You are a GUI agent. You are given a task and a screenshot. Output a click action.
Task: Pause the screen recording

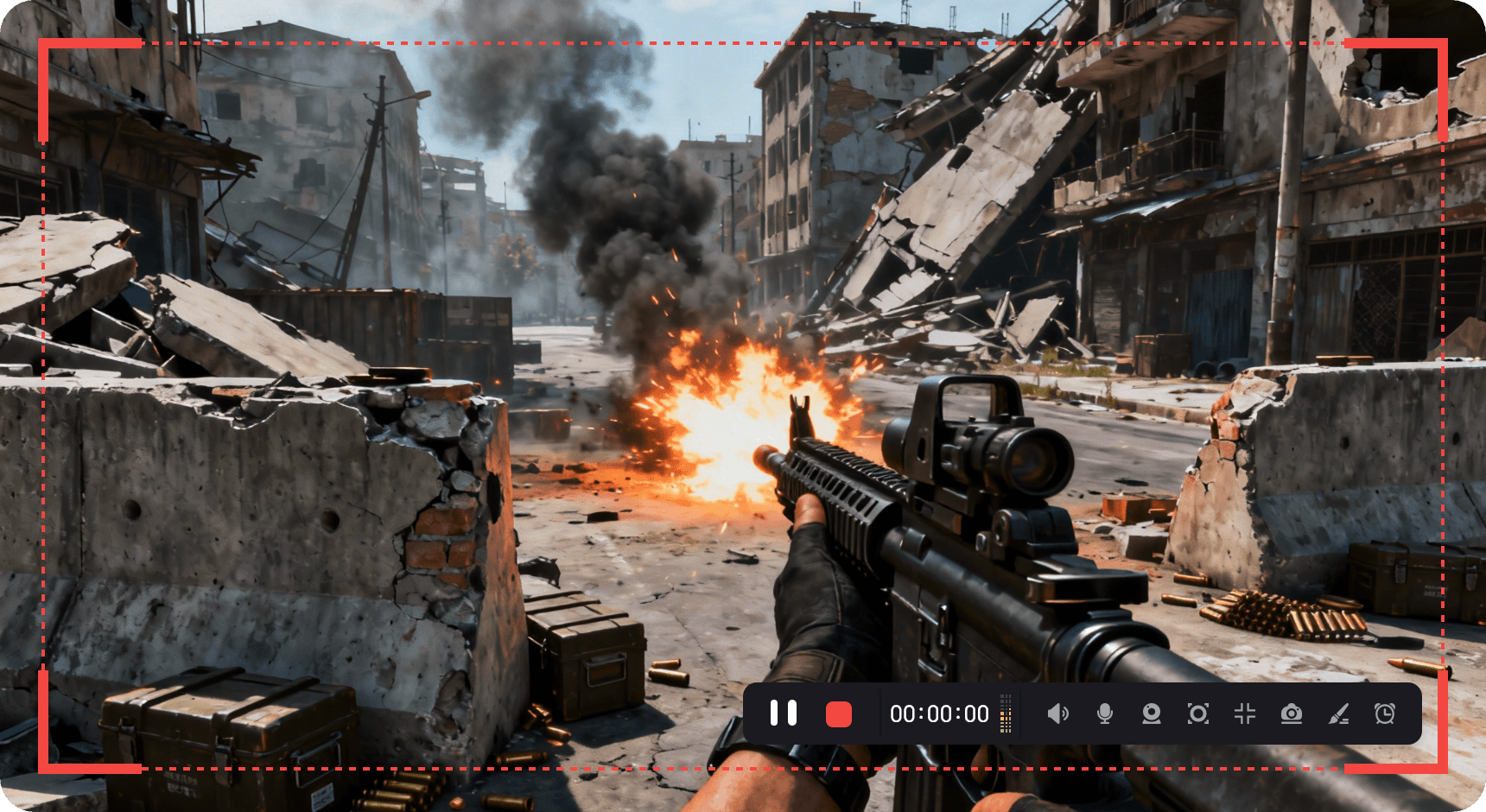coord(784,714)
